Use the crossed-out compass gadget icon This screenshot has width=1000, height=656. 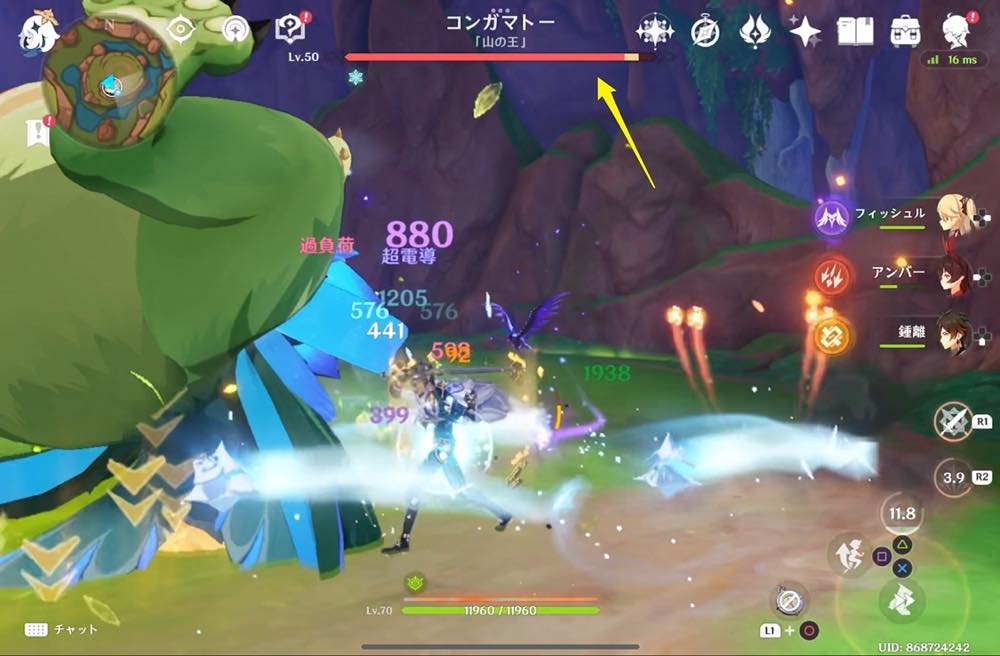click(788, 599)
